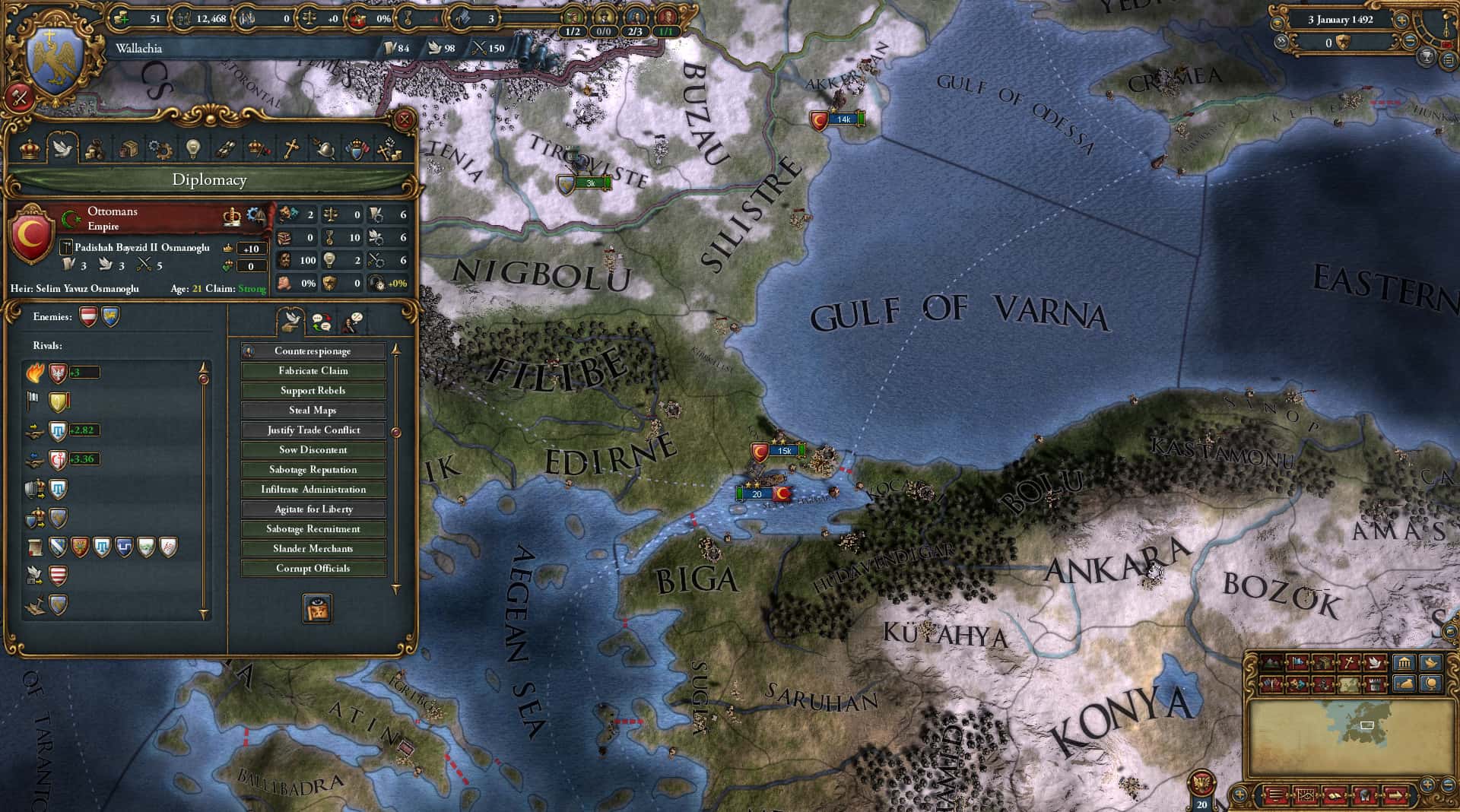Open the in-game menu hamburger icon

(x=1274, y=795)
